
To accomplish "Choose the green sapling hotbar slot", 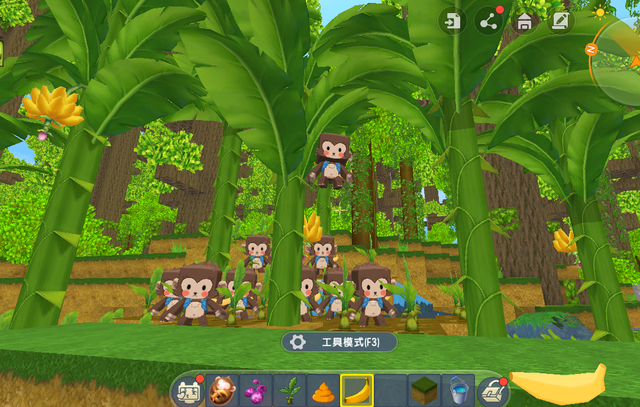I will [290, 391].
